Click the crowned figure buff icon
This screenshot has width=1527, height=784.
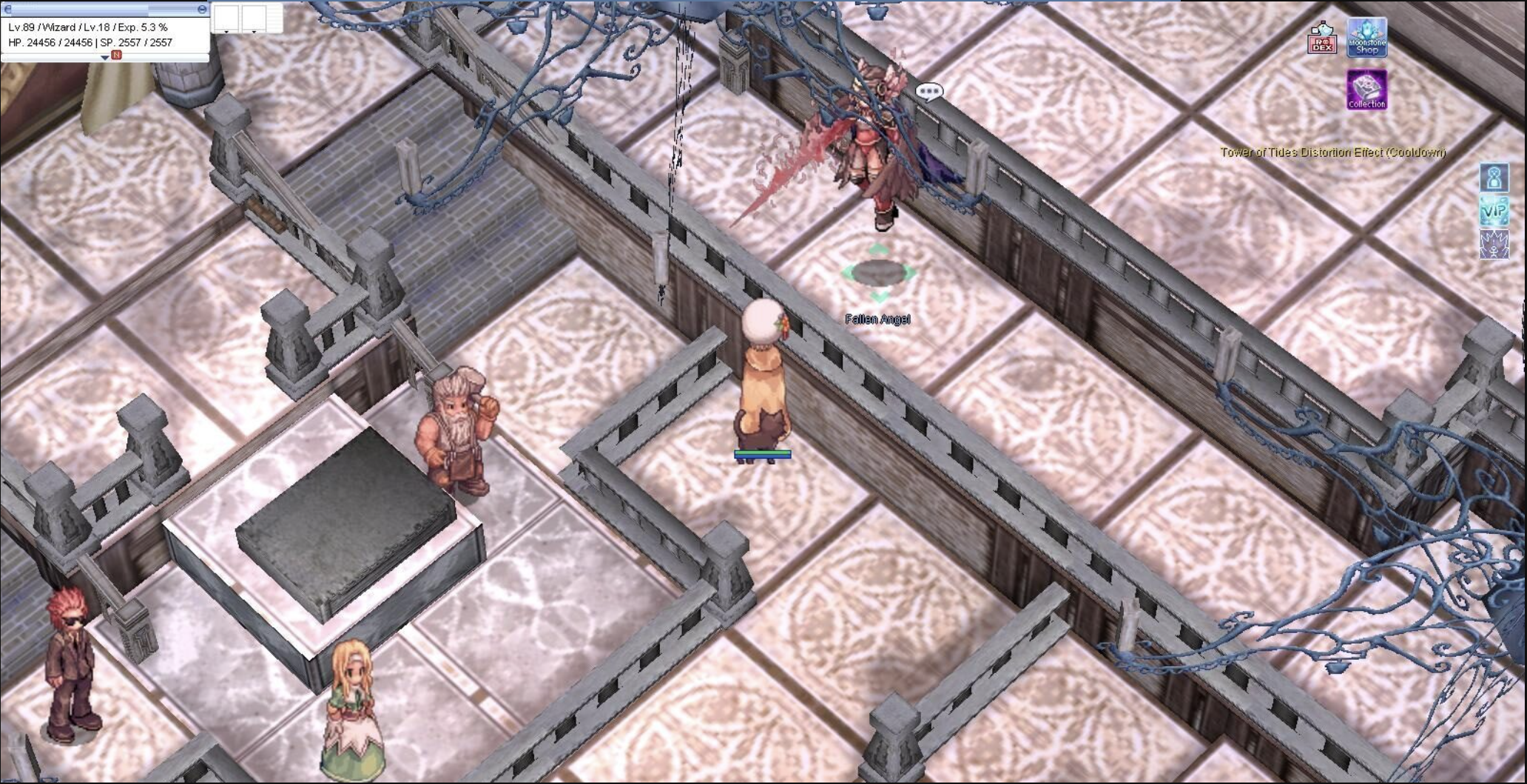tap(1494, 245)
